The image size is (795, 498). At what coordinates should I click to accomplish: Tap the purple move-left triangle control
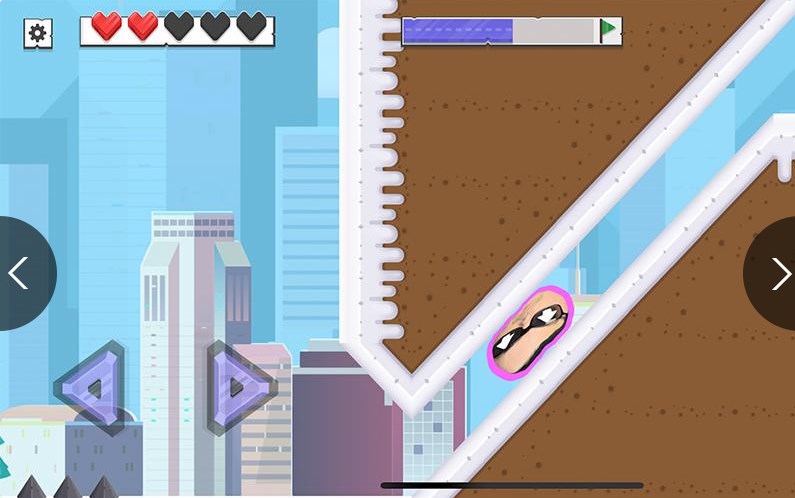tap(93, 387)
